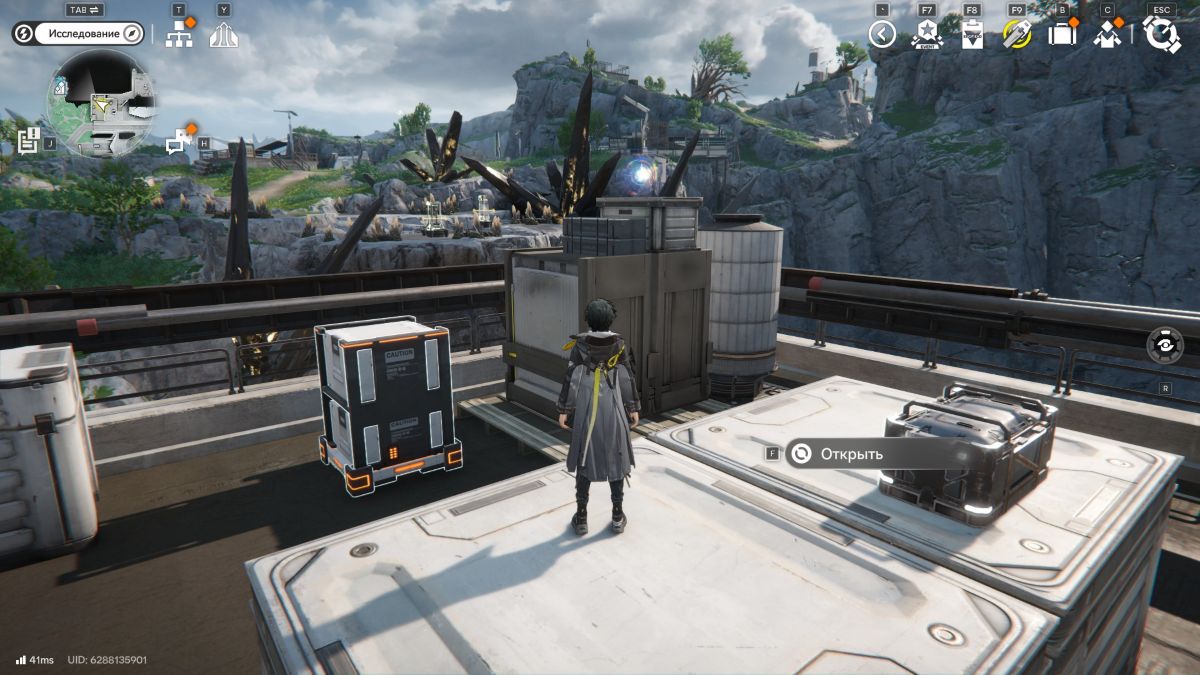
Task: Open the yellow ticket icon in the top bar
Action: click(1016, 34)
